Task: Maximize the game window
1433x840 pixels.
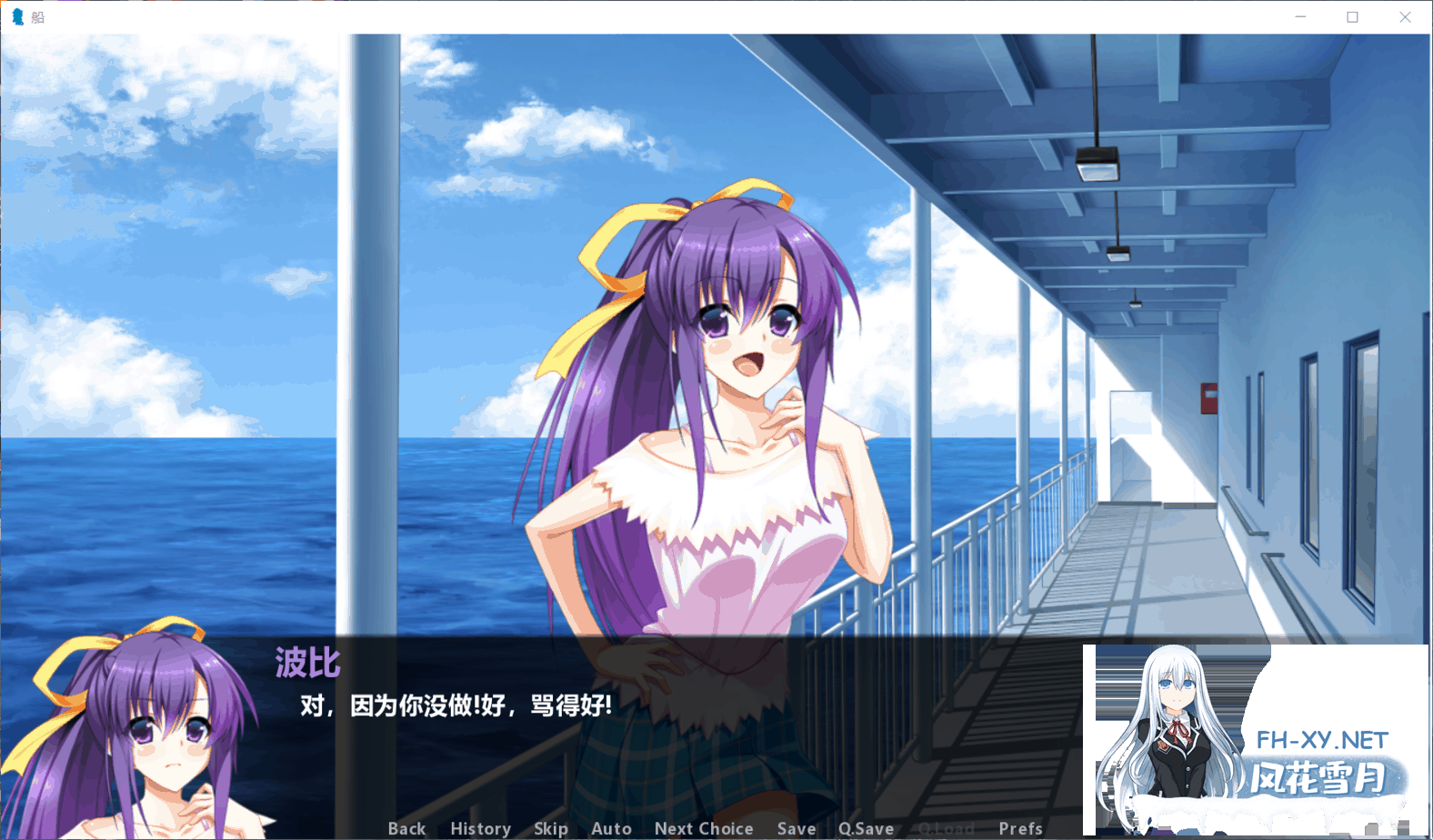Action: [x=1353, y=16]
